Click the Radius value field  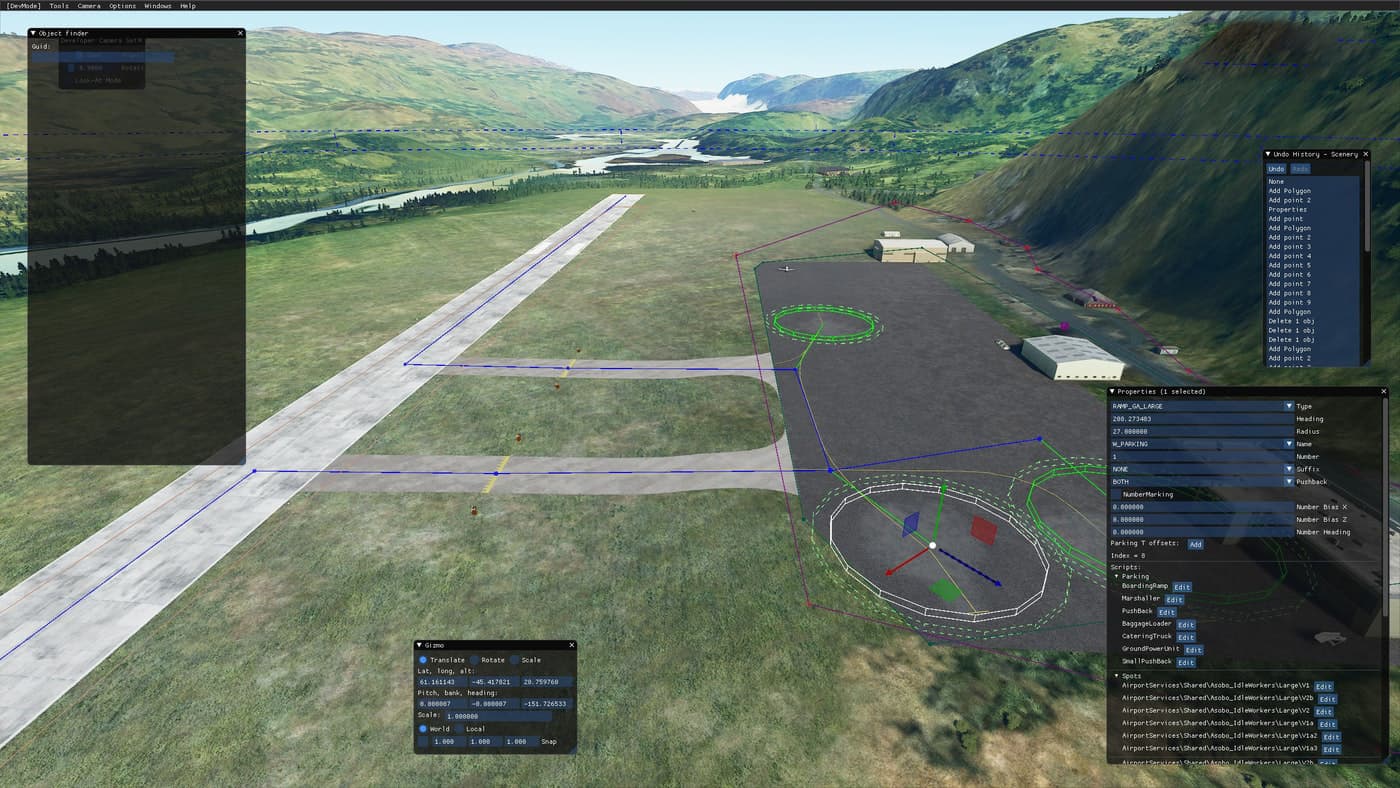tap(1200, 432)
